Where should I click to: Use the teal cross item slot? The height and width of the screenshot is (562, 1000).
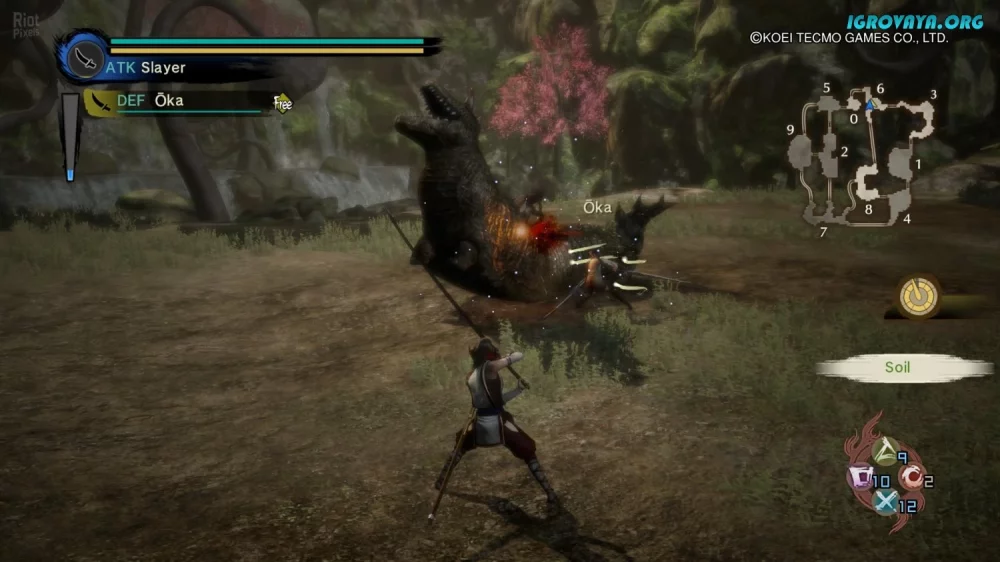(886, 503)
